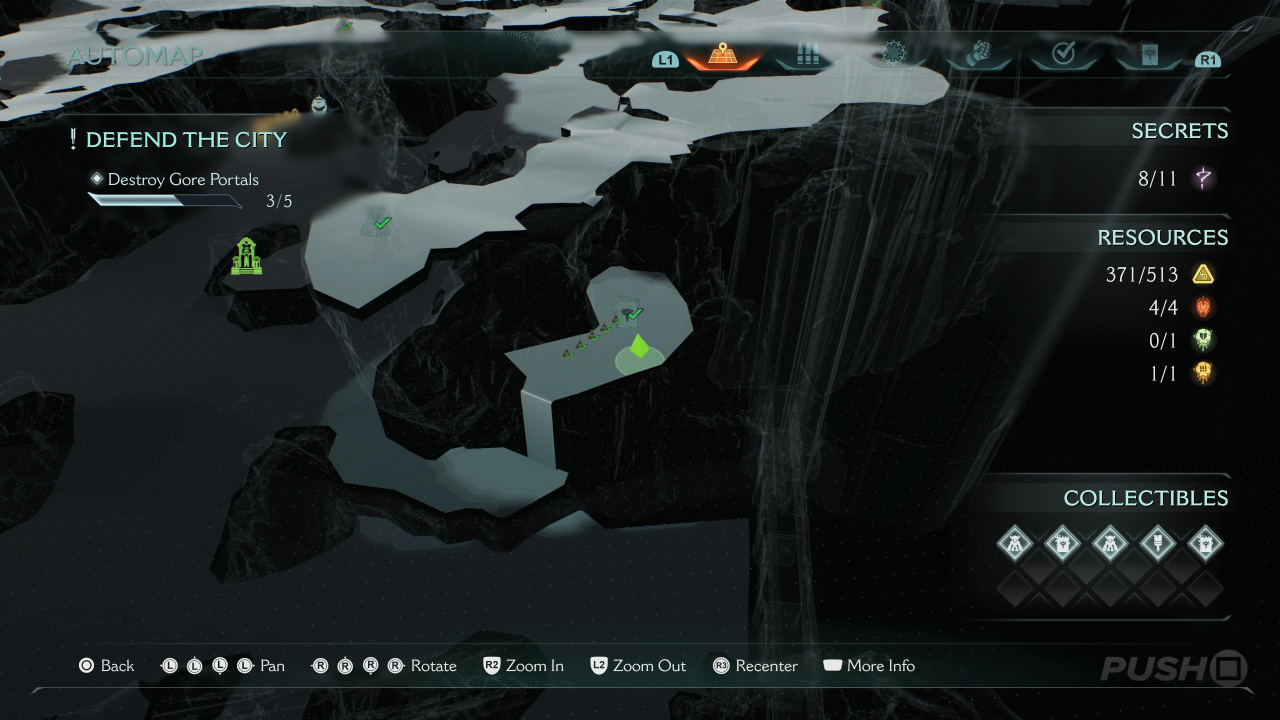Screen dimensions: 1280x720
Task: Click the green player position marker
Action: pyautogui.click(x=639, y=348)
